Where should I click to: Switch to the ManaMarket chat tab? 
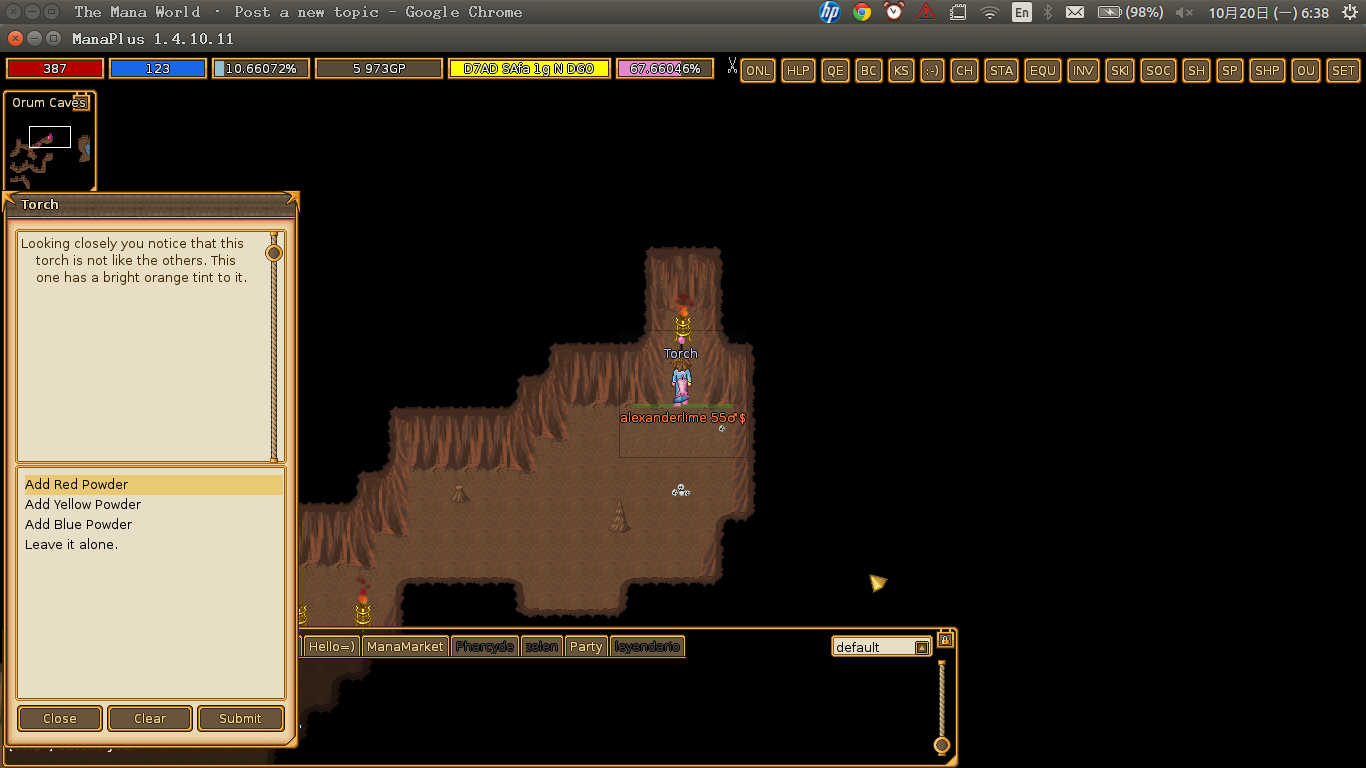coord(404,646)
